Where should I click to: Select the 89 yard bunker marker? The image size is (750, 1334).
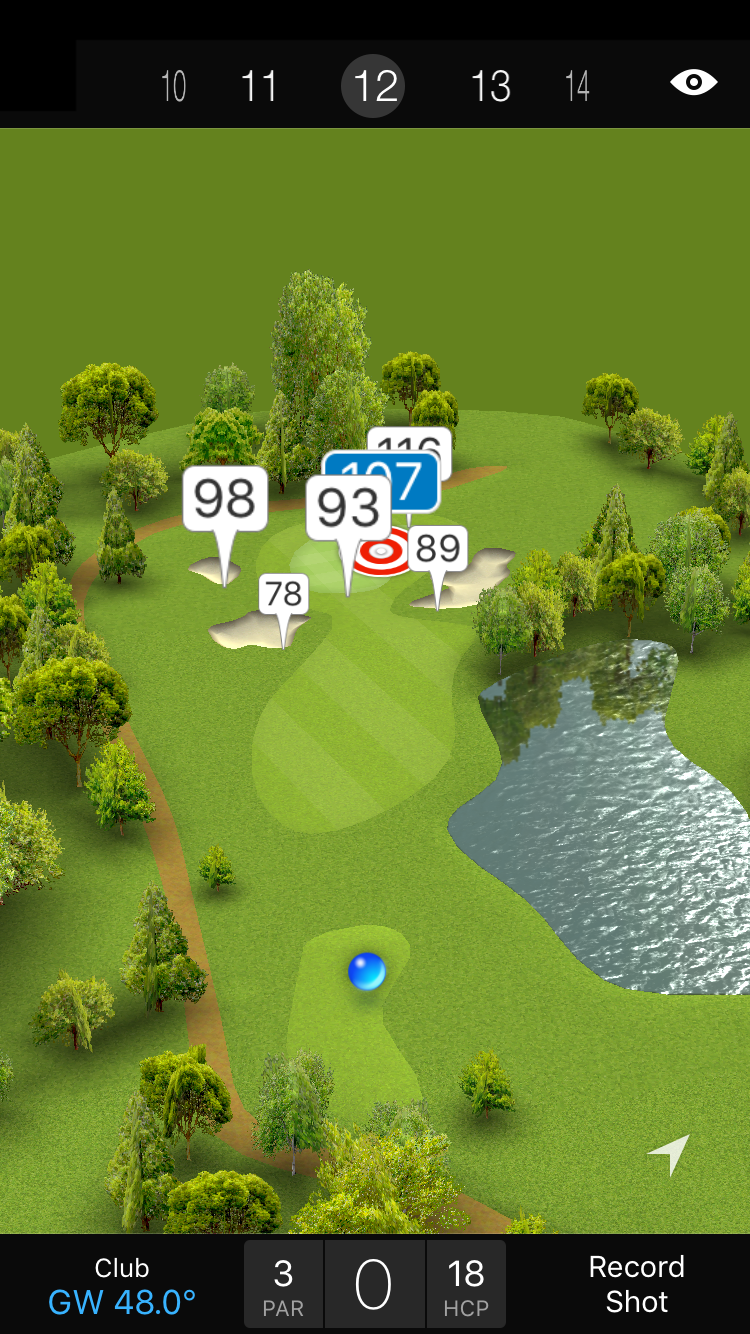pos(438,549)
